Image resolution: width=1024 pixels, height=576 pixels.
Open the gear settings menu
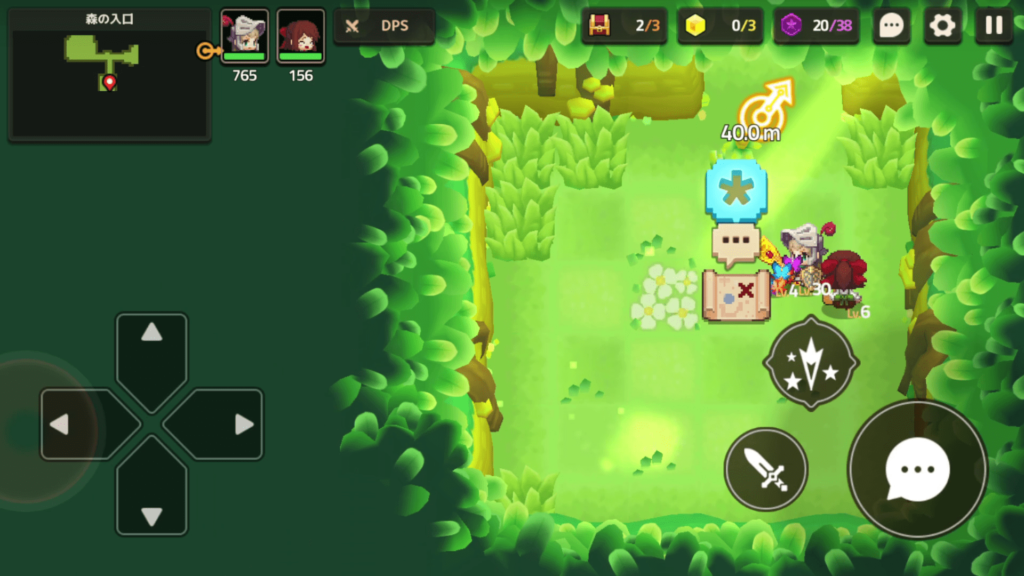pos(942,26)
